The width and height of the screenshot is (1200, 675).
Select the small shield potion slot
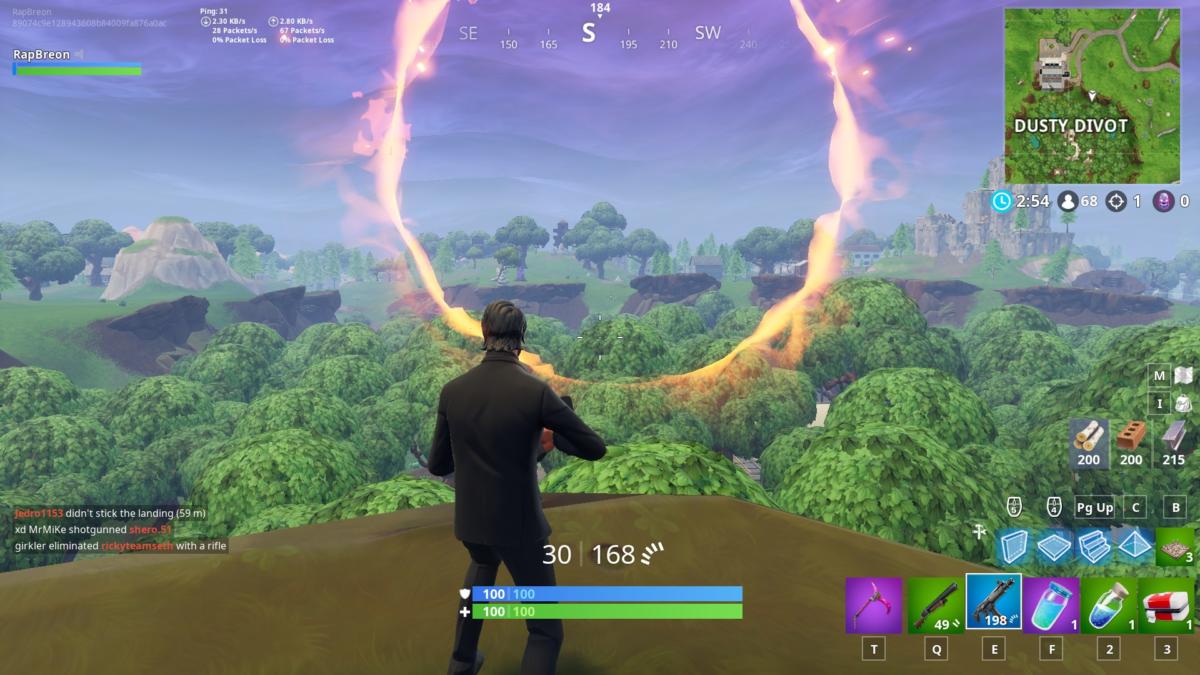click(x=1109, y=605)
